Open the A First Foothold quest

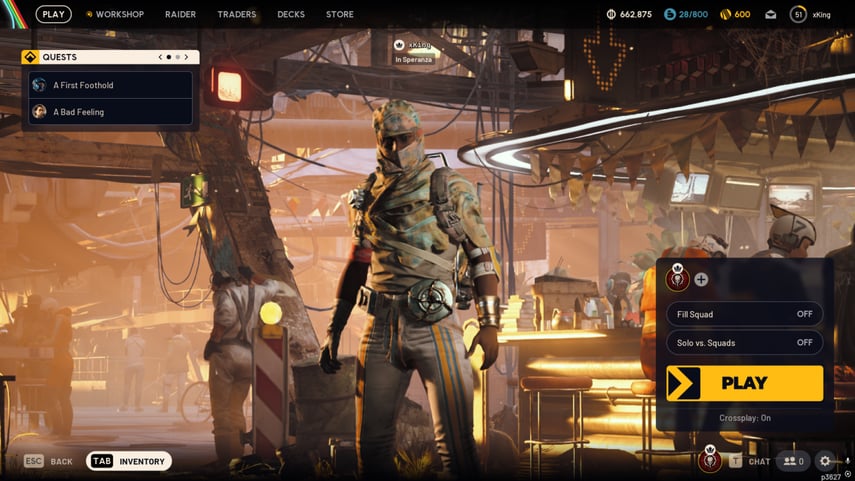coord(110,85)
